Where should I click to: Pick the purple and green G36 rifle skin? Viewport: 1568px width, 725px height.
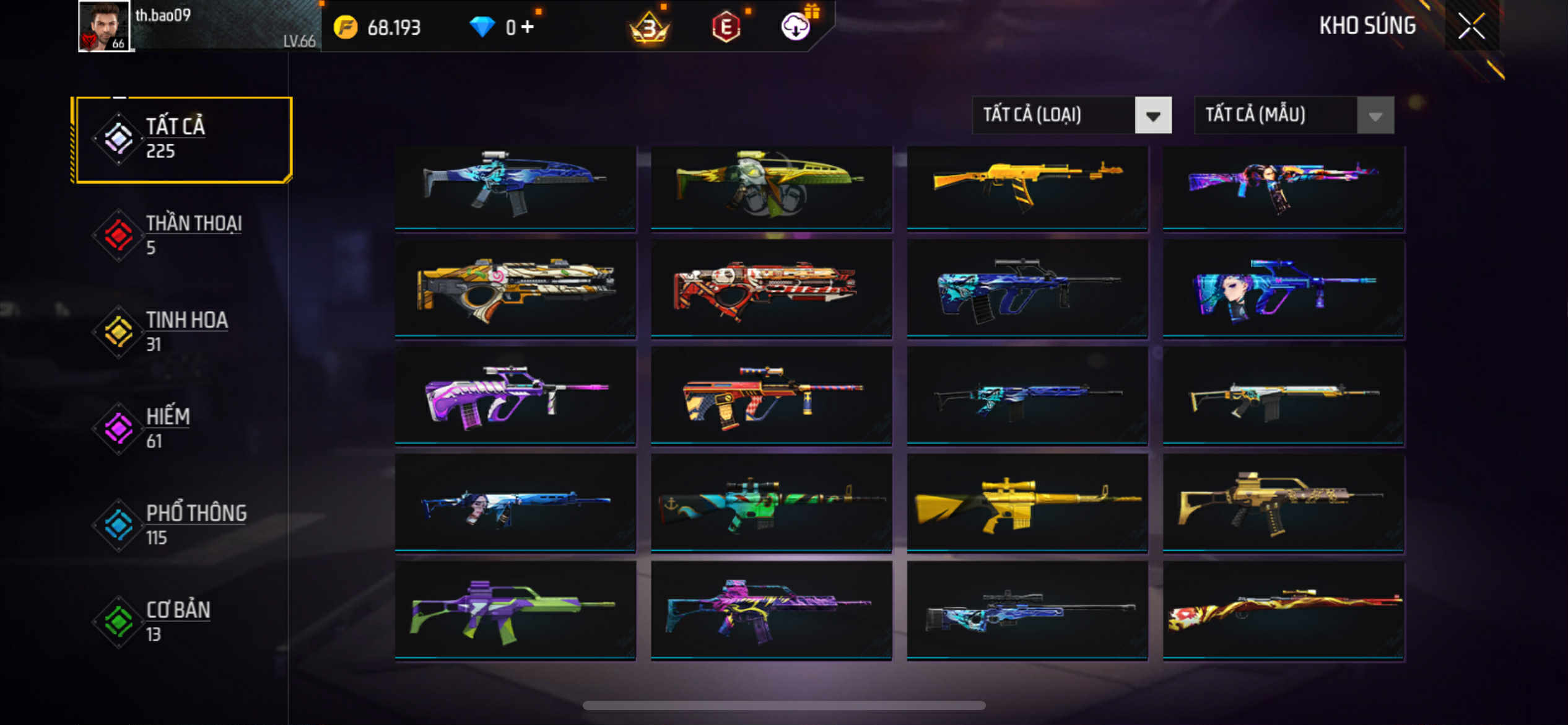point(515,610)
